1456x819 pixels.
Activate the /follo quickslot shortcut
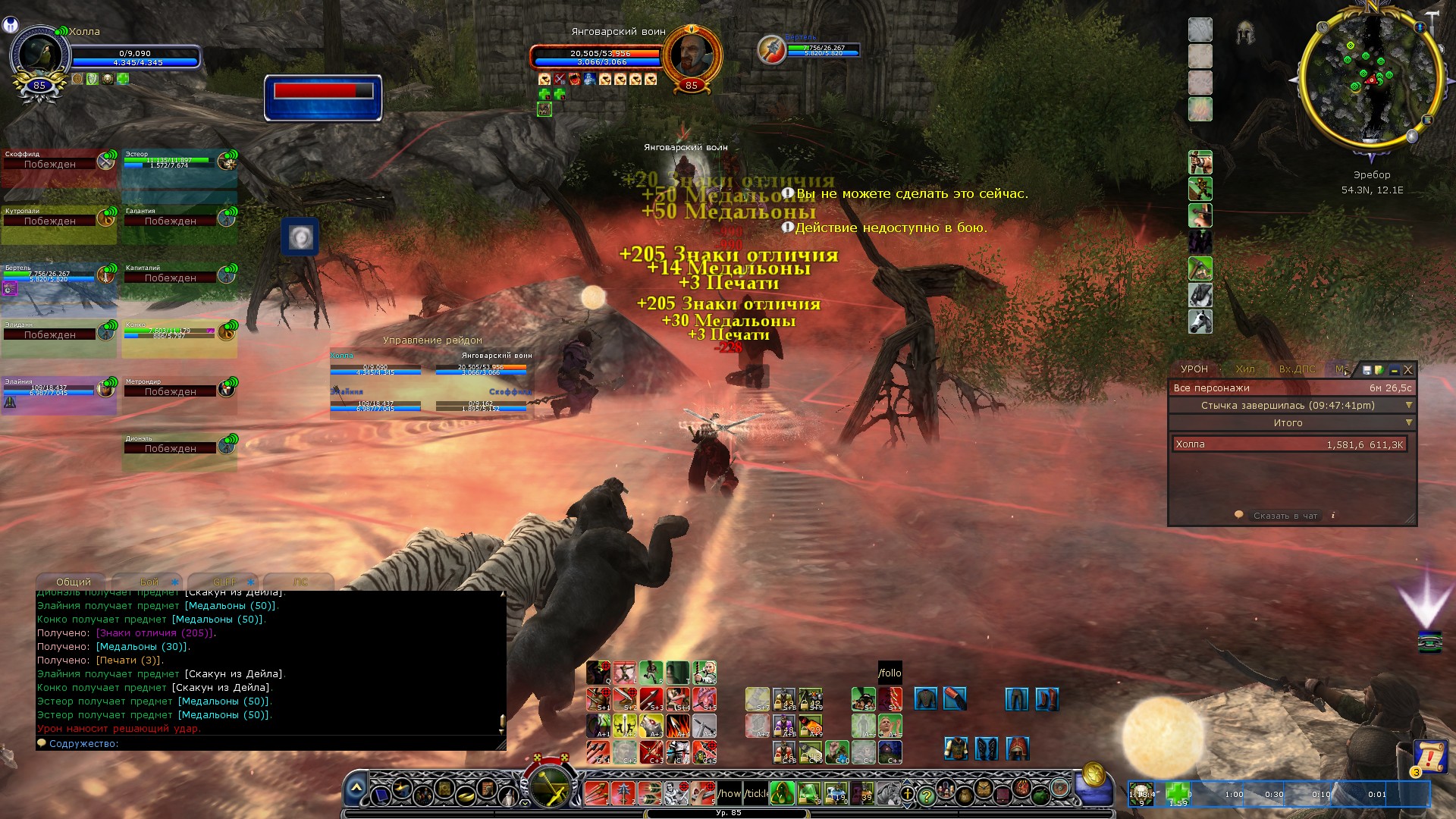(x=890, y=673)
